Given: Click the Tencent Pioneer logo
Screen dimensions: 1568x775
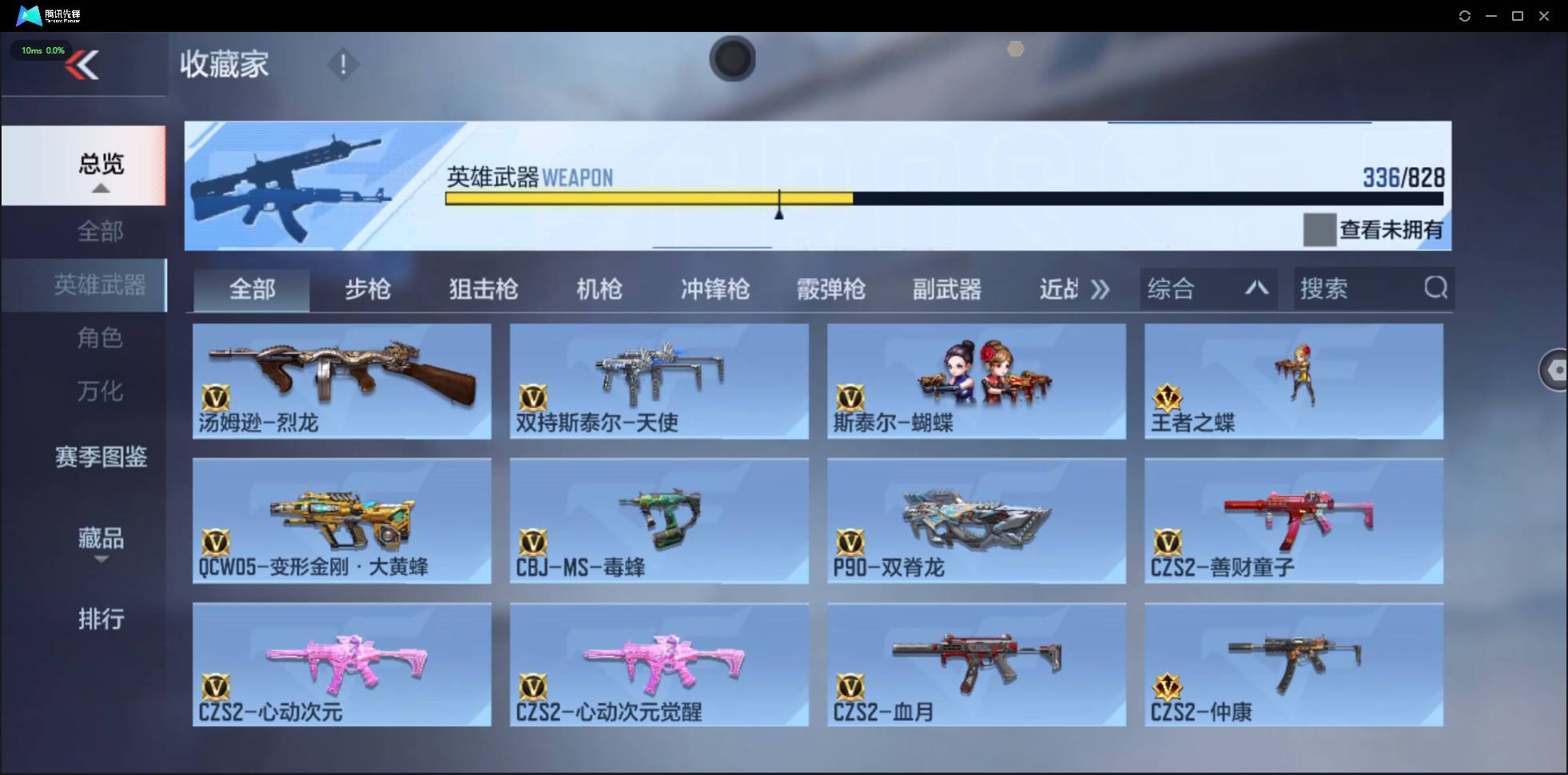Looking at the screenshot, I should pyautogui.click(x=29, y=14).
